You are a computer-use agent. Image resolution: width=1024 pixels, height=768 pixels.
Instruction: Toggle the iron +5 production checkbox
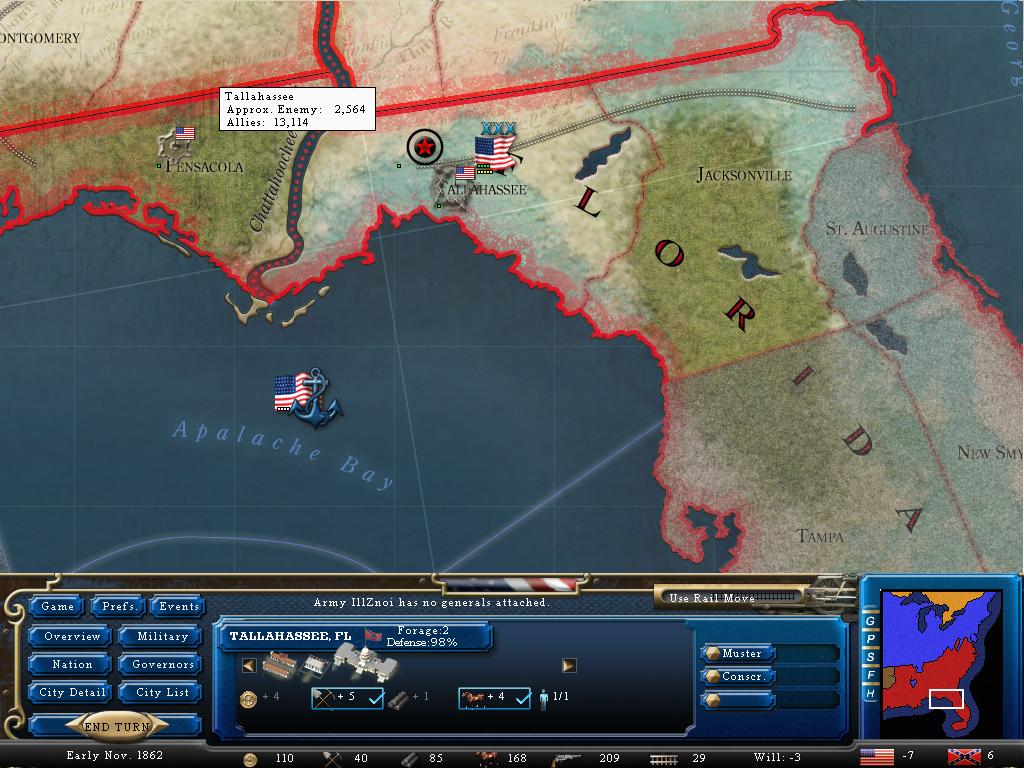click(x=376, y=698)
